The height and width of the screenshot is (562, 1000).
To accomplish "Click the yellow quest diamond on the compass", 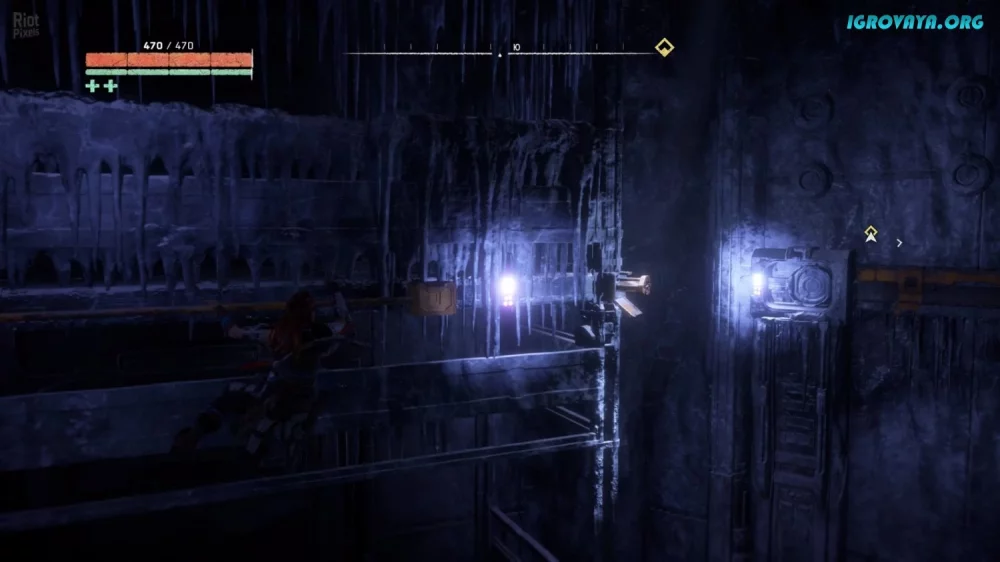I will pos(663,47).
